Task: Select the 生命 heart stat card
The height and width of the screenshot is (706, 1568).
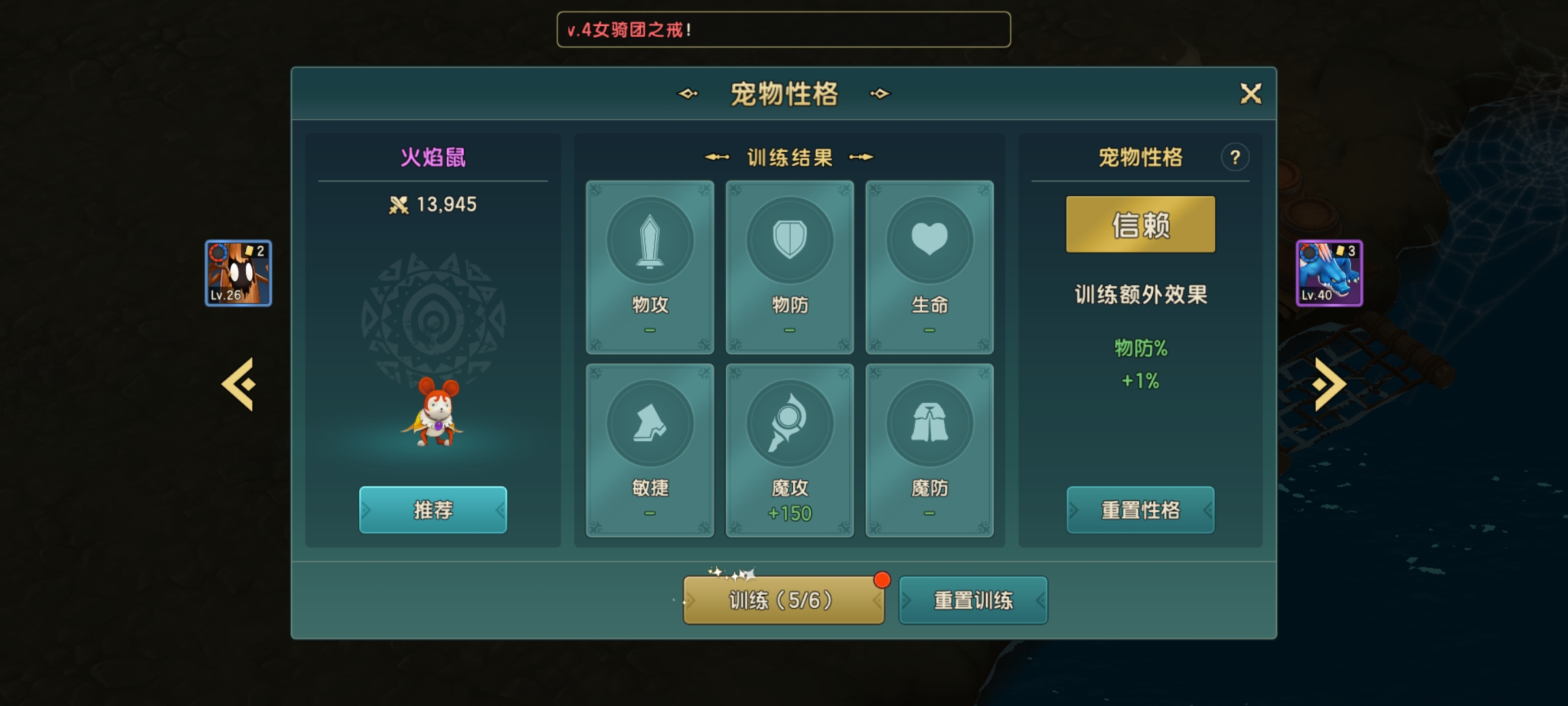Action: [930, 267]
